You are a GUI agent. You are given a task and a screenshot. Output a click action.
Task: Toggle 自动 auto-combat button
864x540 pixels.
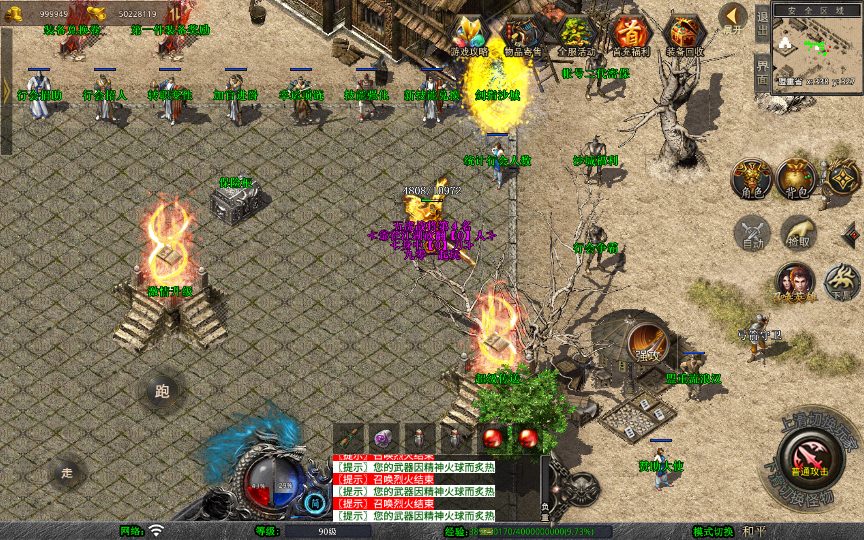click(751, 233)
